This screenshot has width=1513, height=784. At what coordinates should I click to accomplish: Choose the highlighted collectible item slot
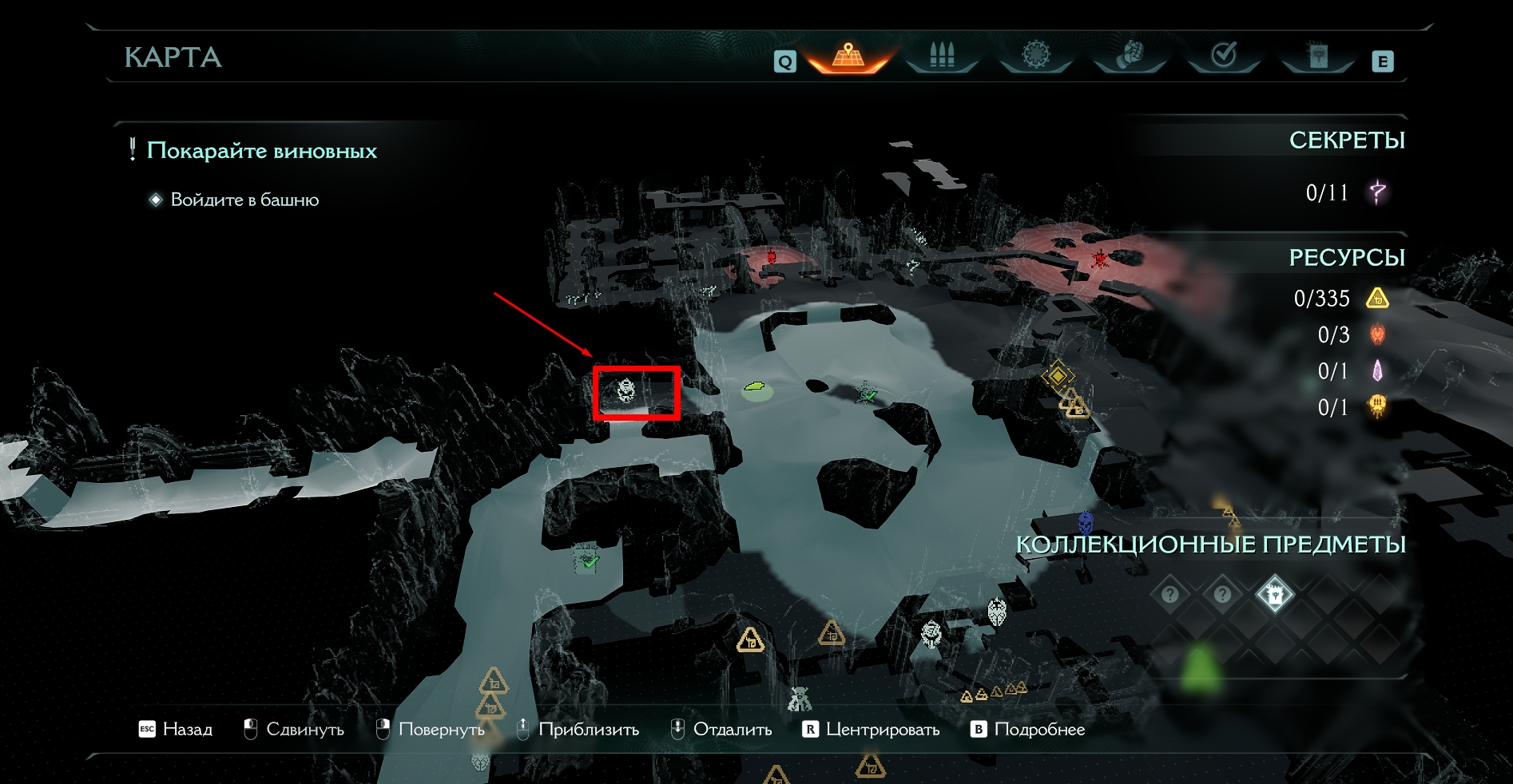[x=1274, y=595]
